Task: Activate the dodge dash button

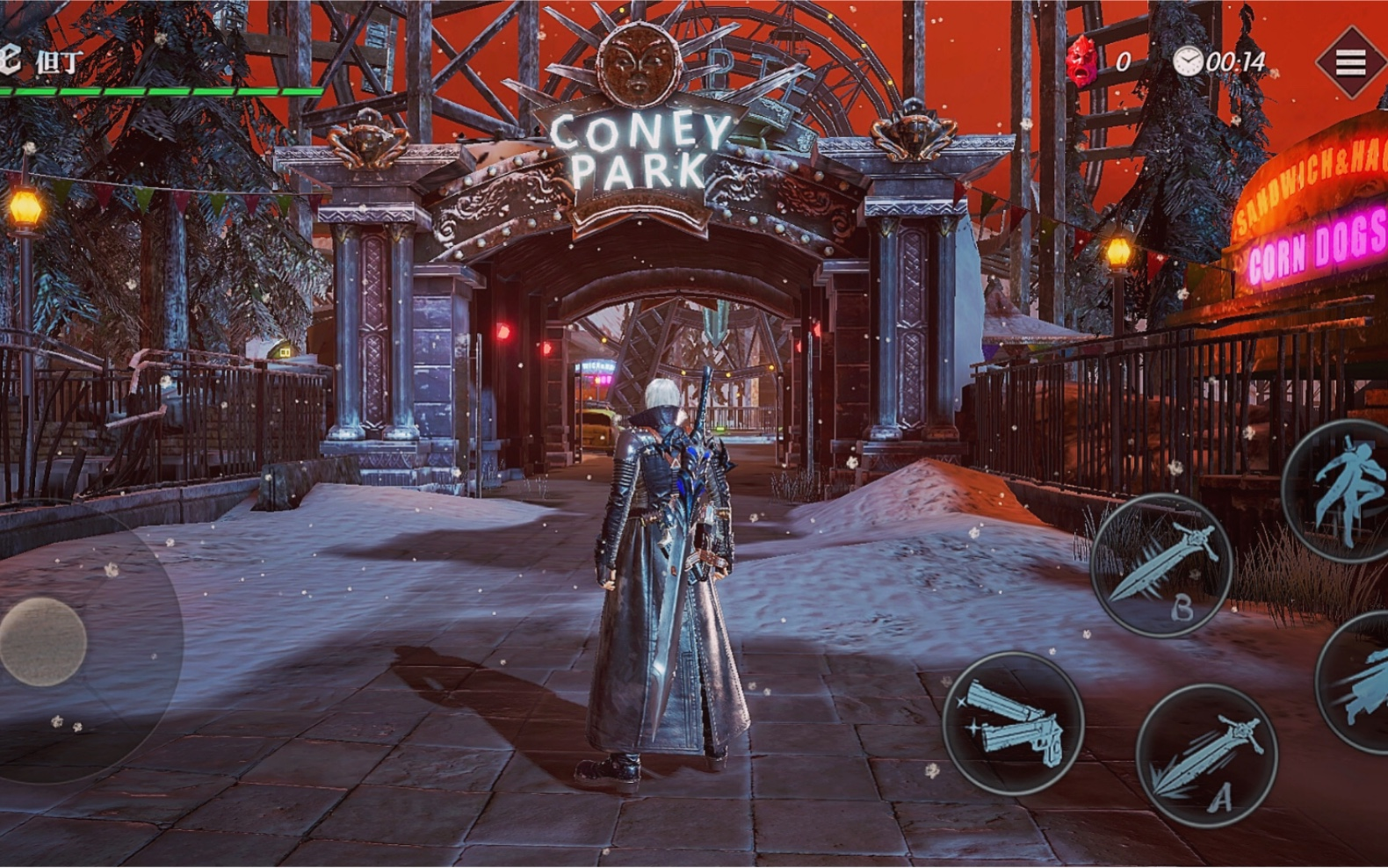Action: coord(1357,683)
